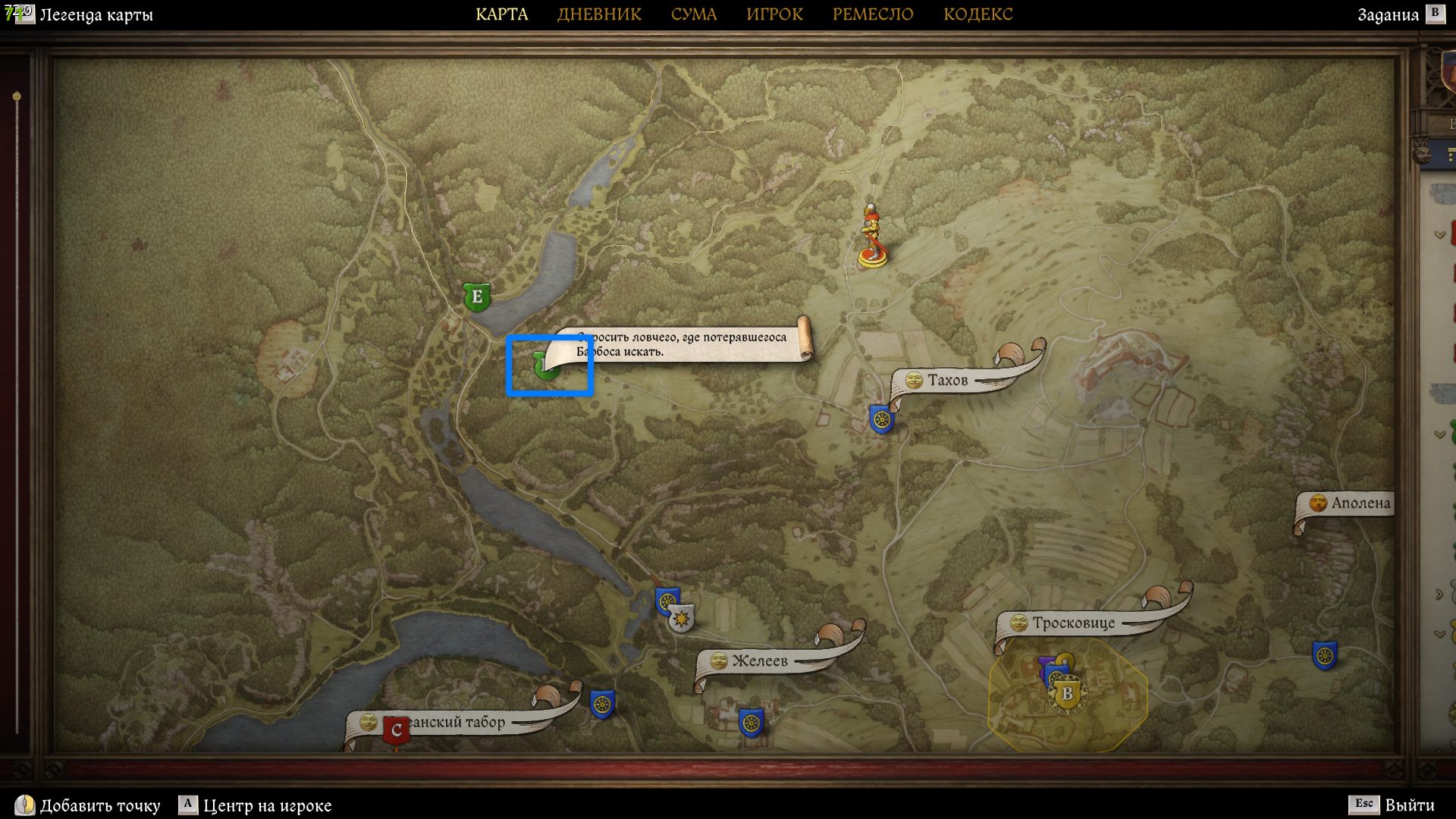This screenshot has height=819, width=1456.
Task: Select the blue fast-travel shield near Тахов
Action: click(881, 419)
